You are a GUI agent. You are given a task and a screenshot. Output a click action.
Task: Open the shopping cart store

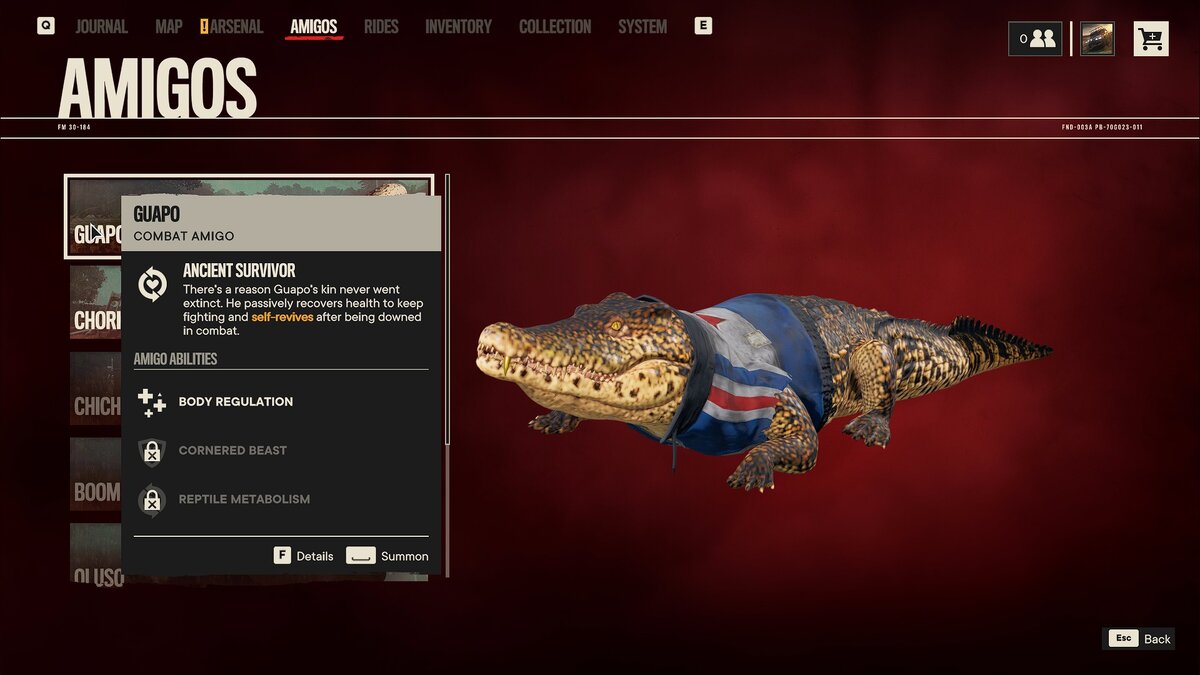click(1151, 39)
